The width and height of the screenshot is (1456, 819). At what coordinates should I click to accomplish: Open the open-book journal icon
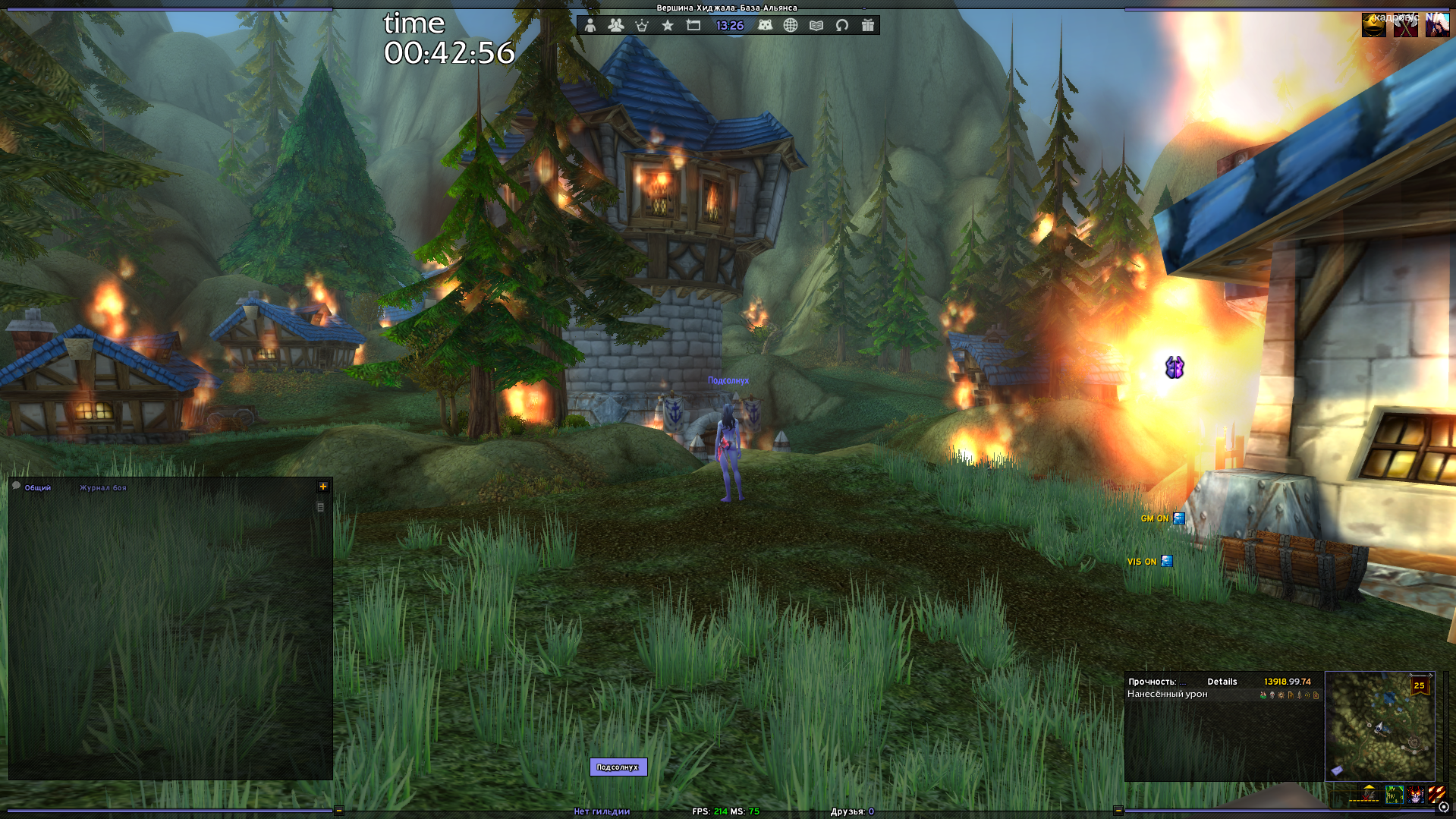816,25
